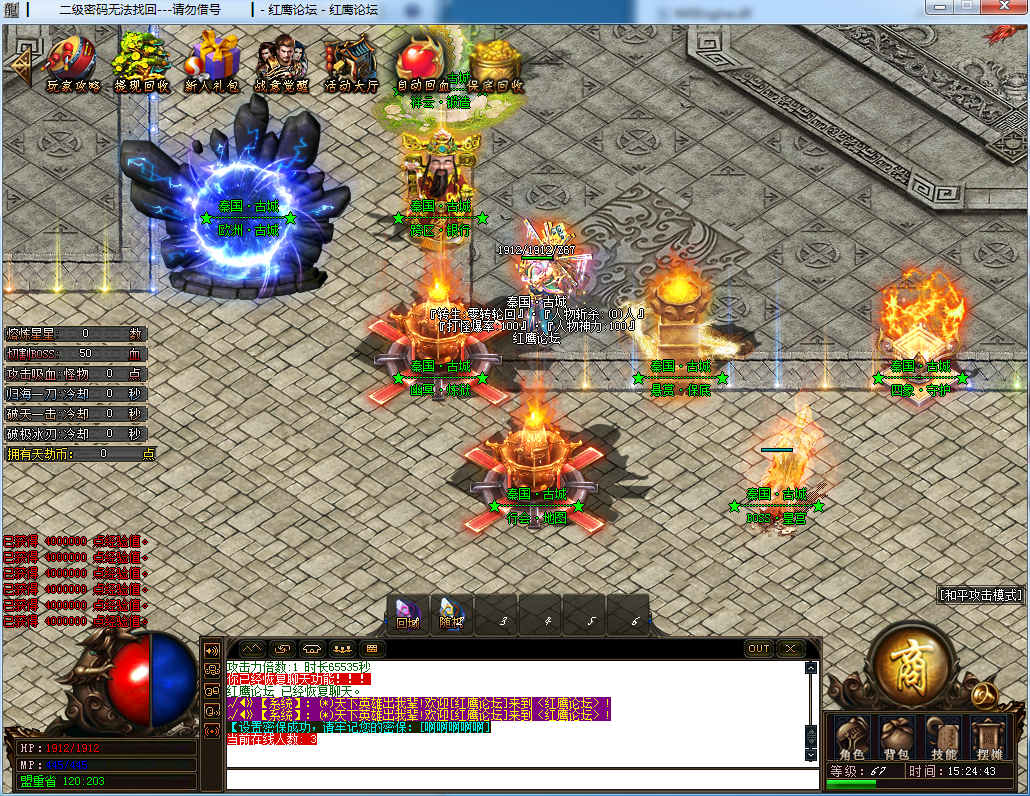1030x796 pixels.
Task: Open the 玩家攻略 player guide icon
Action: coord(72,62)
